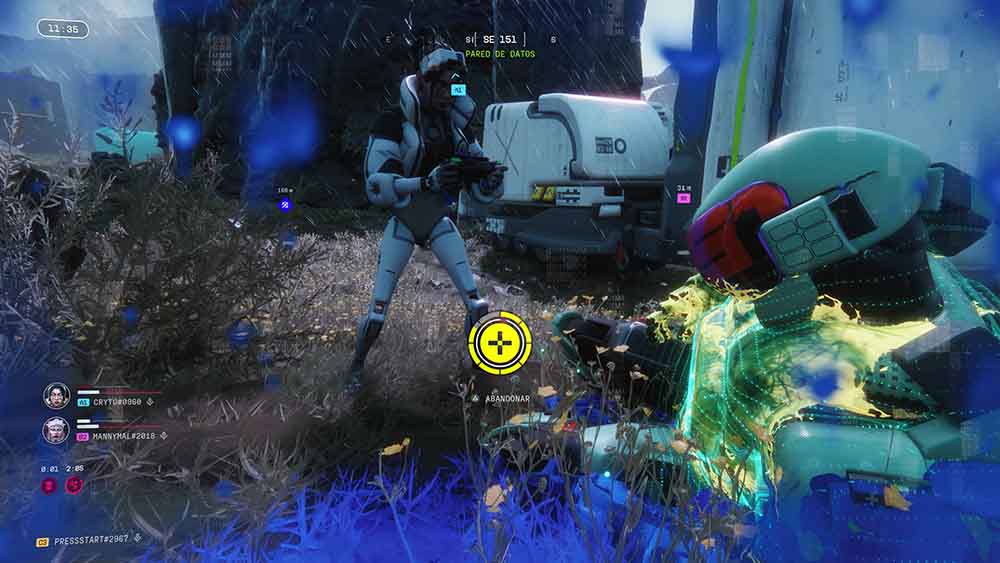
Task: Click the blue objective marker at 168 m
Action: pos(285,205)
